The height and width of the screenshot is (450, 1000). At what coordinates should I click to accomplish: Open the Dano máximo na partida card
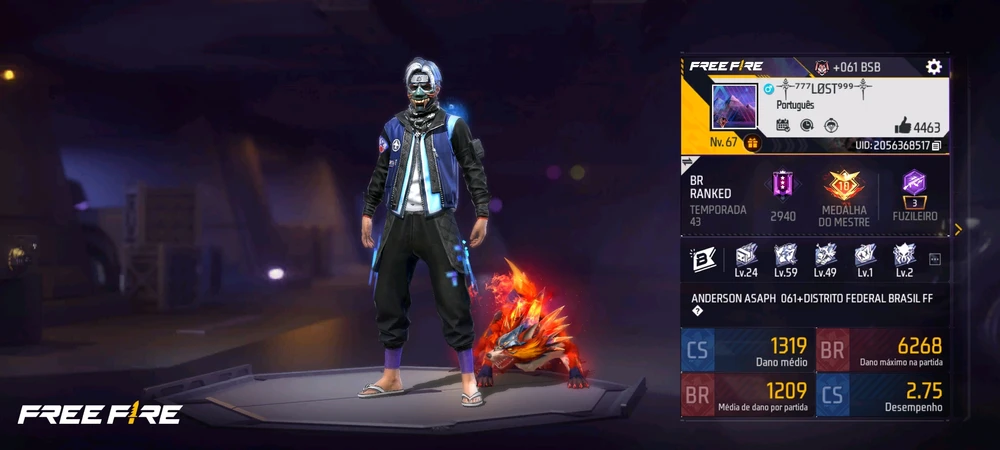pos(881,349)
